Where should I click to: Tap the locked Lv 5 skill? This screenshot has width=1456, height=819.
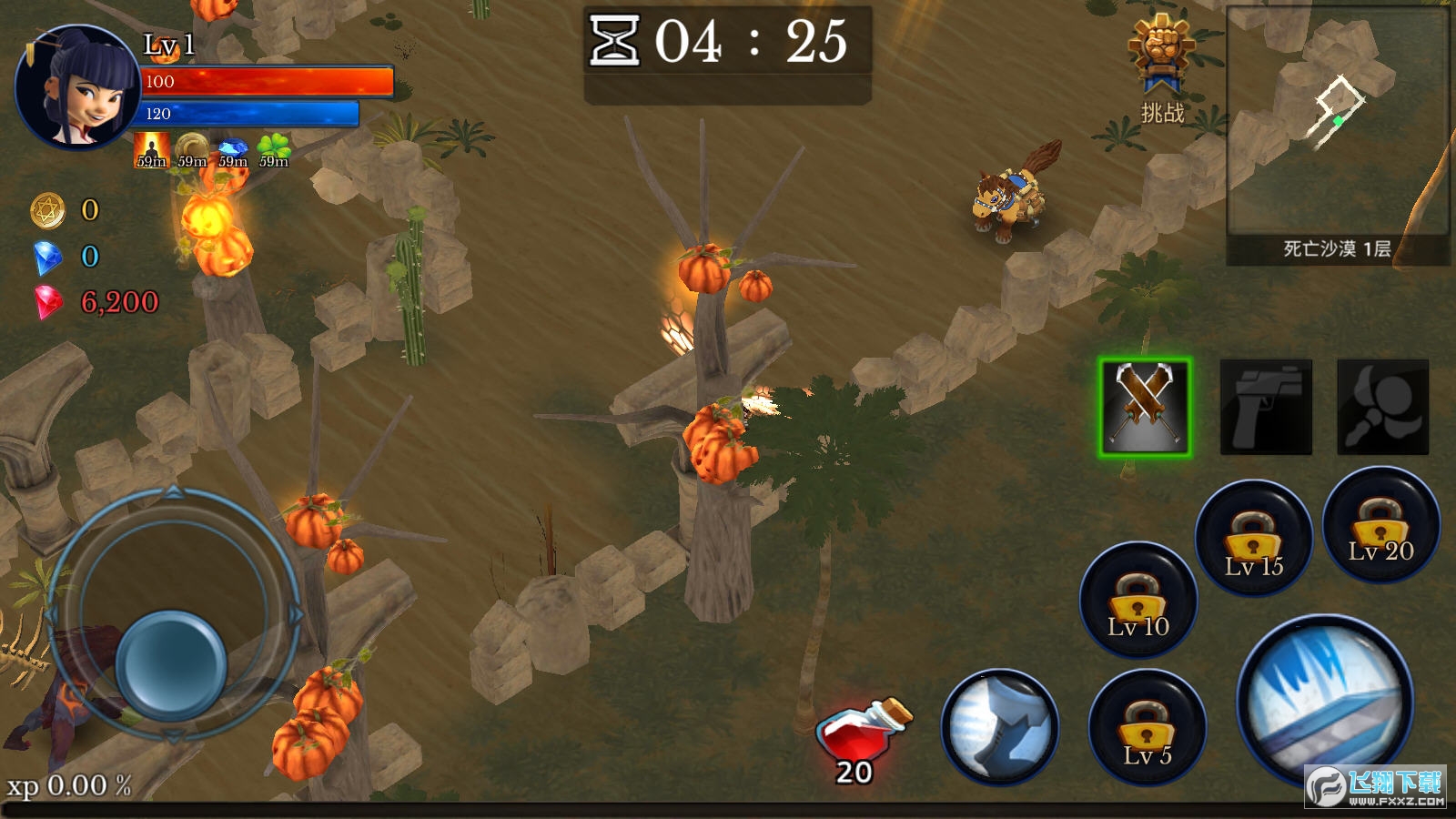1147,728
